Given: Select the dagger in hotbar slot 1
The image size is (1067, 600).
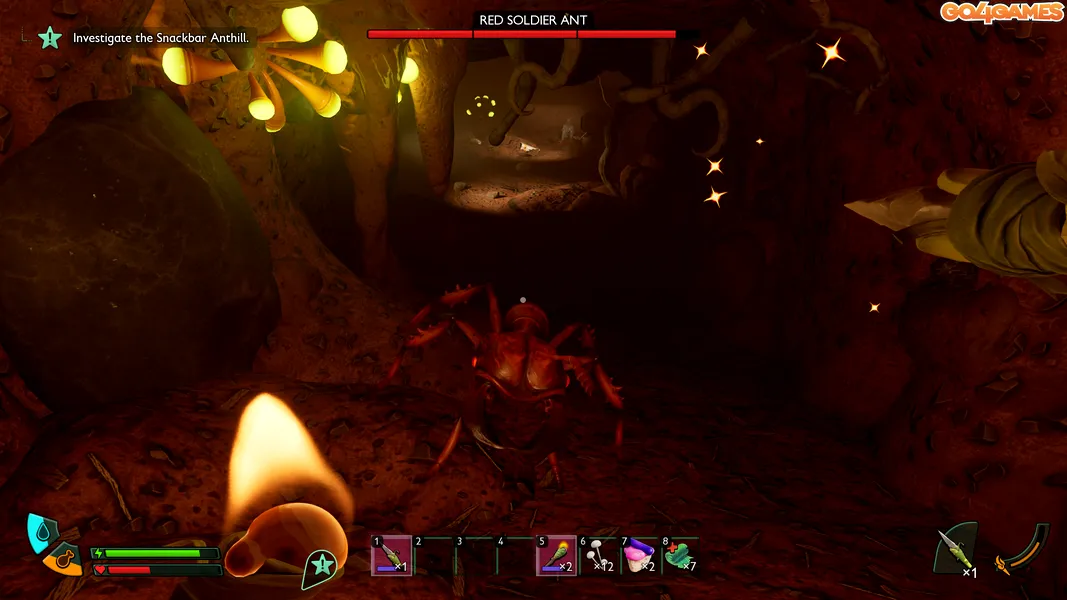Looking at the screenshot, I should [x=391, y=556].
